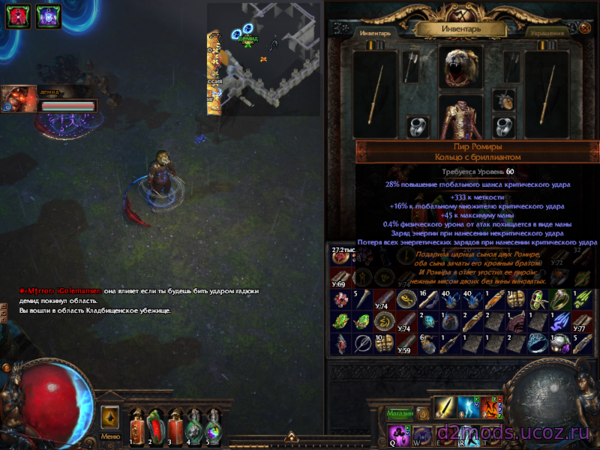This screenshot has width=600, height=450.
Task: Click the minimap in the top center
Action: click(x=264, y=58)
